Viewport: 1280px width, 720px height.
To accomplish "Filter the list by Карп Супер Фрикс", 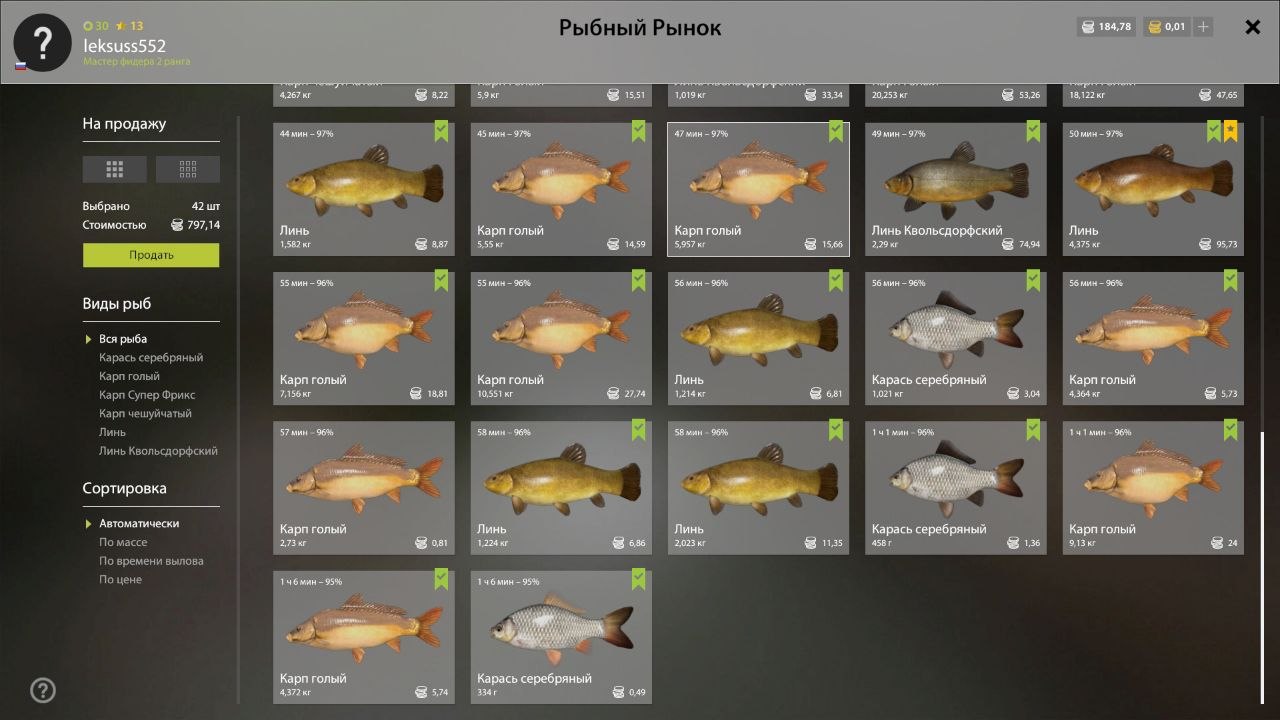I will (147, 395).
